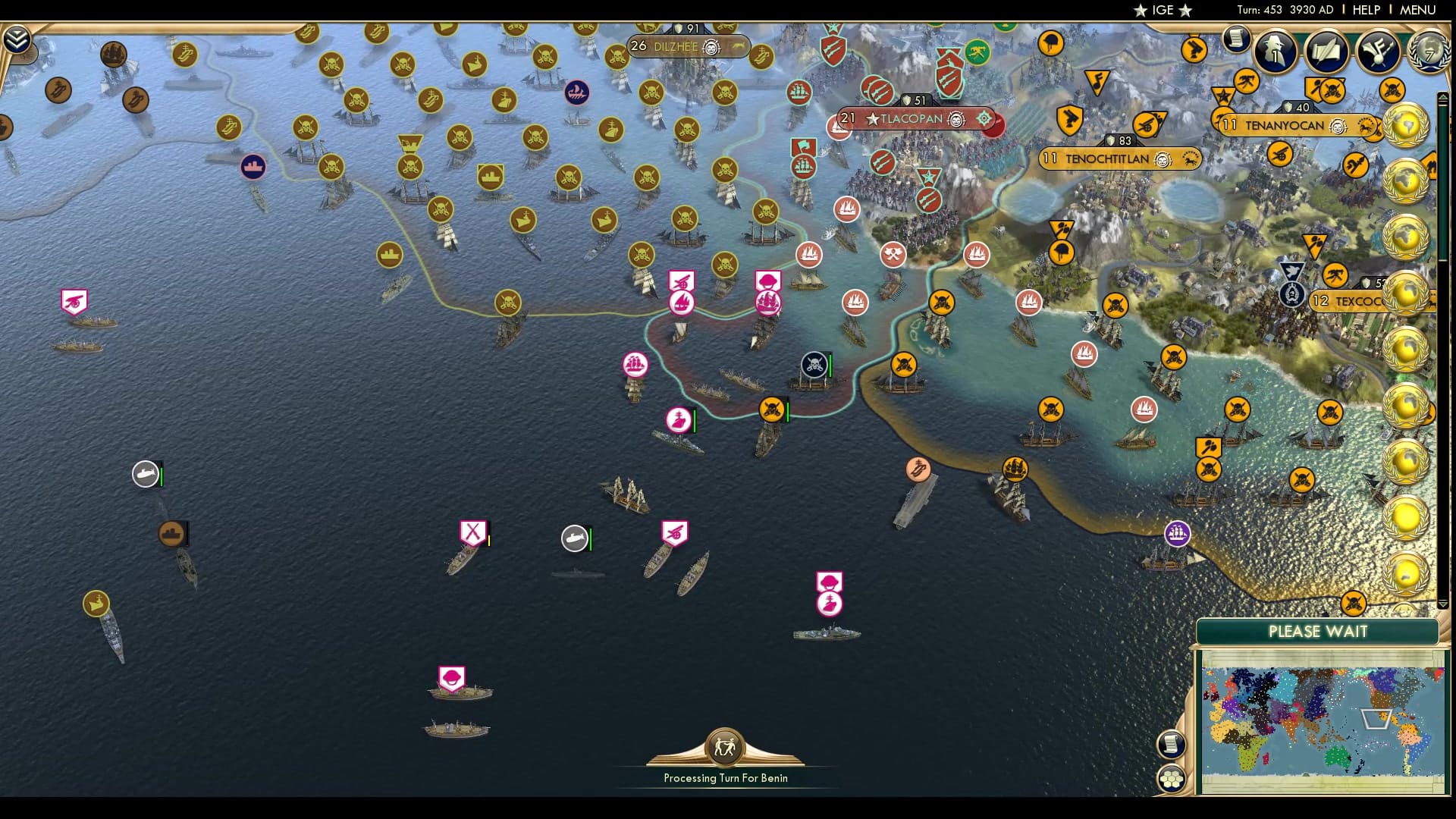This screenshot has height=819, width=1456.
Task: Click the viewport rectangle on the minimap
Action: point(1377,719)
